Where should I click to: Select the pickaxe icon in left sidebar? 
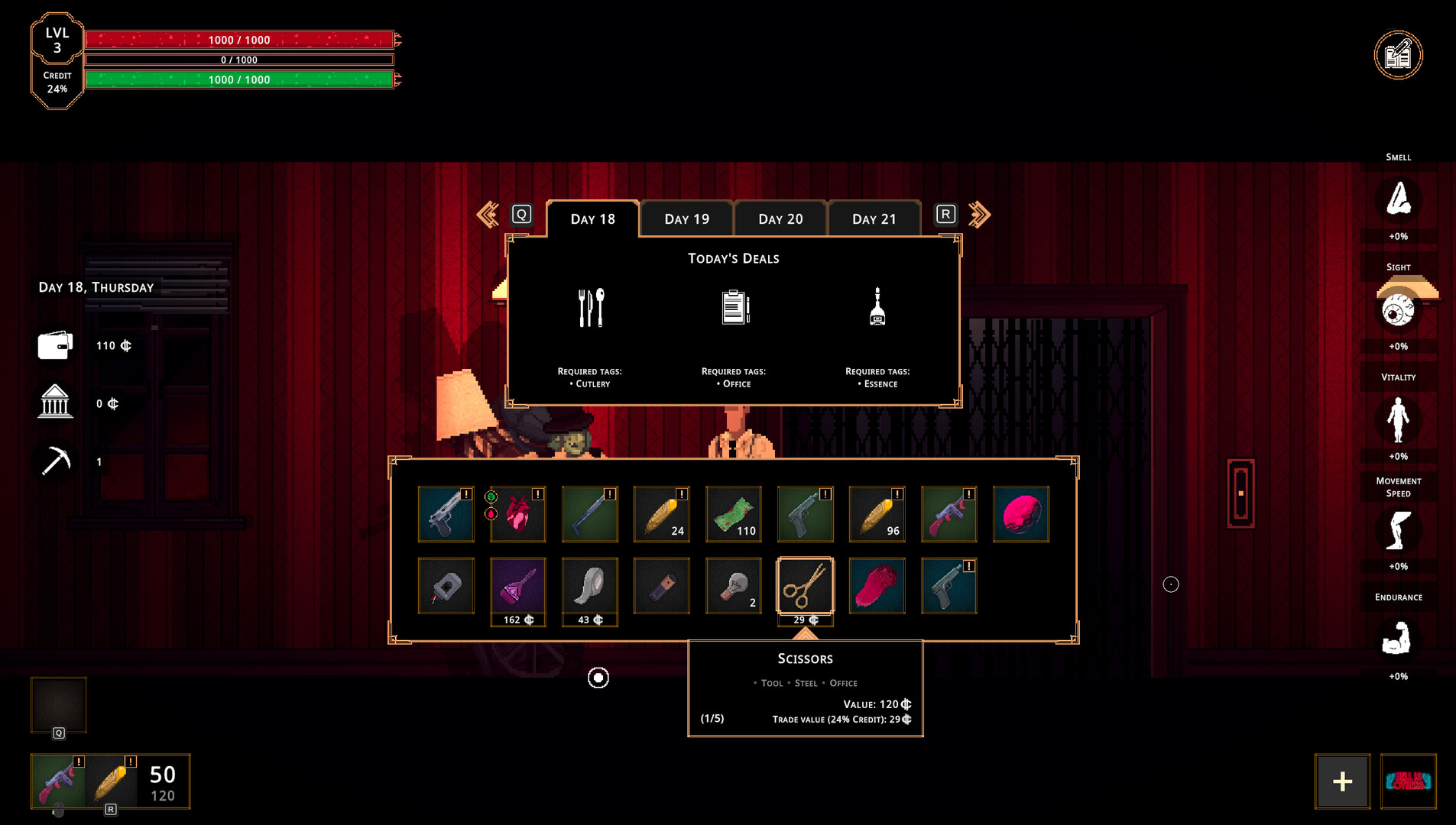pos(54,461)
